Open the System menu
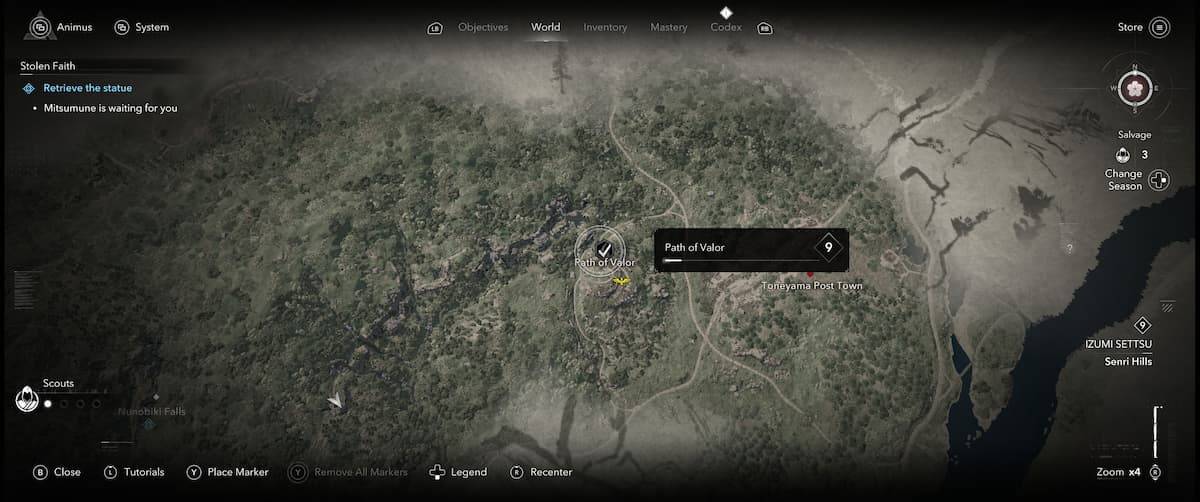The width and height of the screenshot is (1200, 502). (142, 27)
